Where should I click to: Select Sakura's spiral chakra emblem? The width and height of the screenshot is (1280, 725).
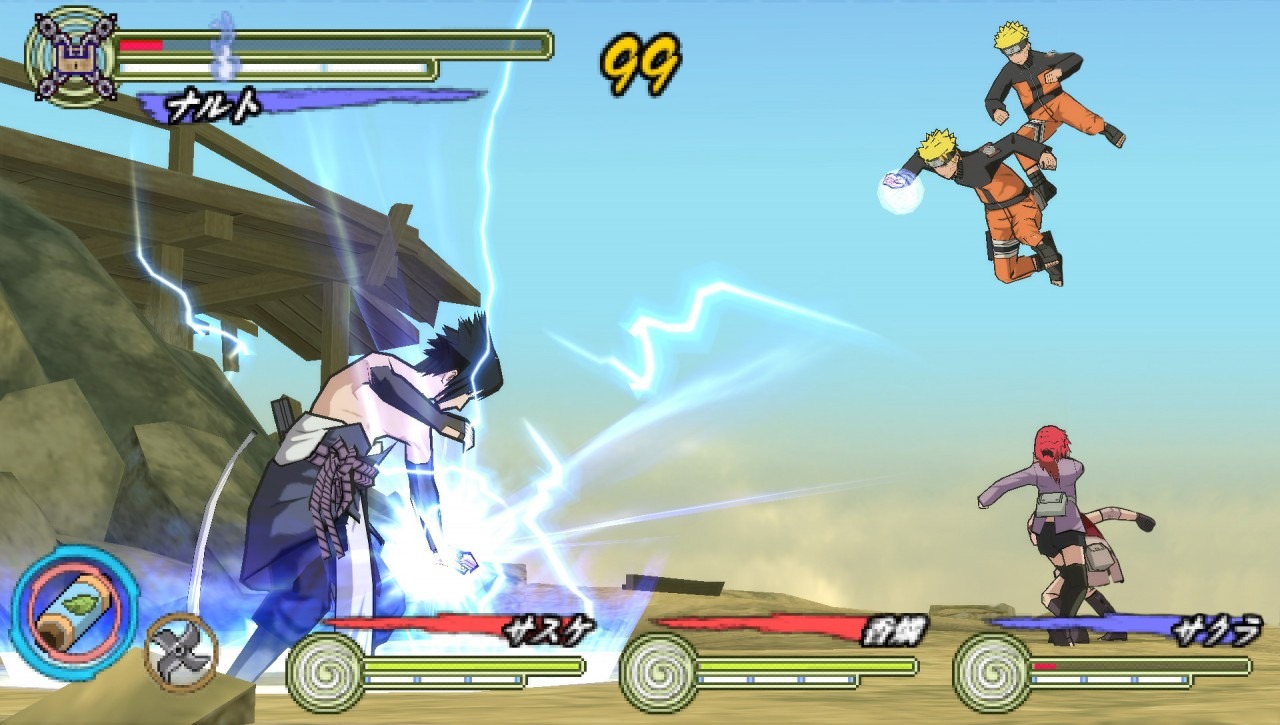pyautogui.click(x=991, y=671)
